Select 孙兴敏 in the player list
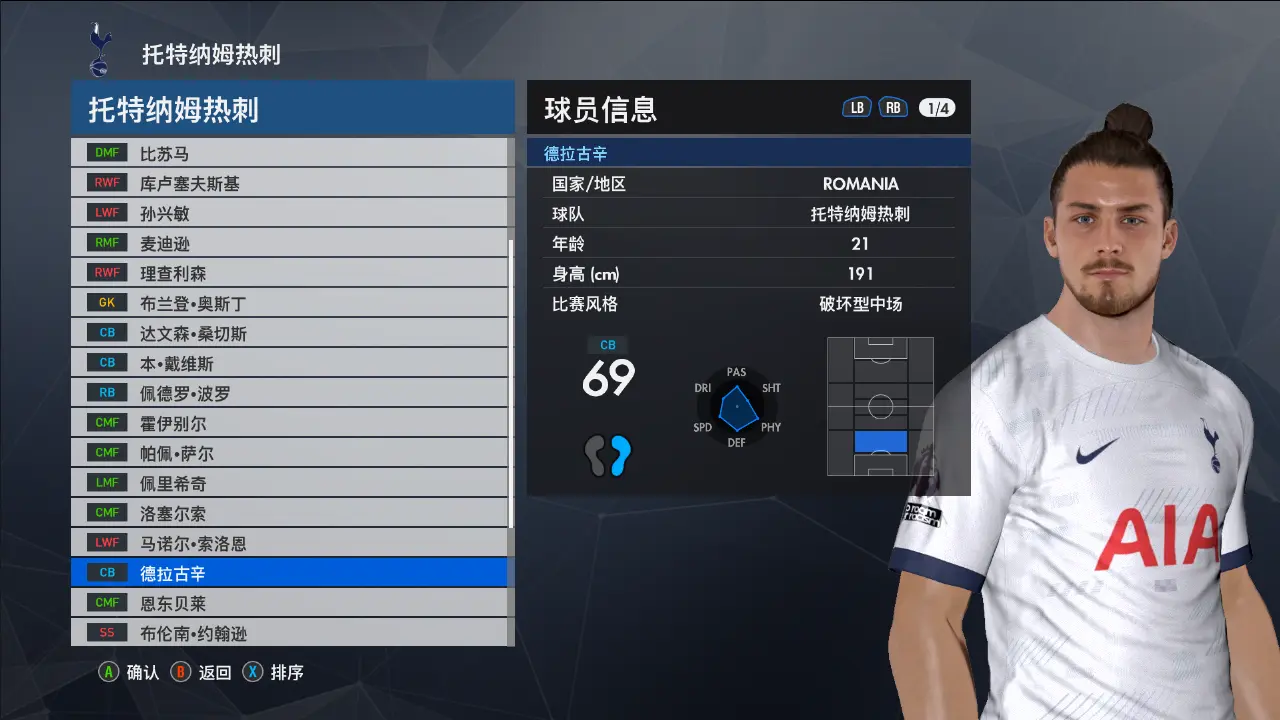This screenshot has width=1280, height=720. tap(290, 214)
